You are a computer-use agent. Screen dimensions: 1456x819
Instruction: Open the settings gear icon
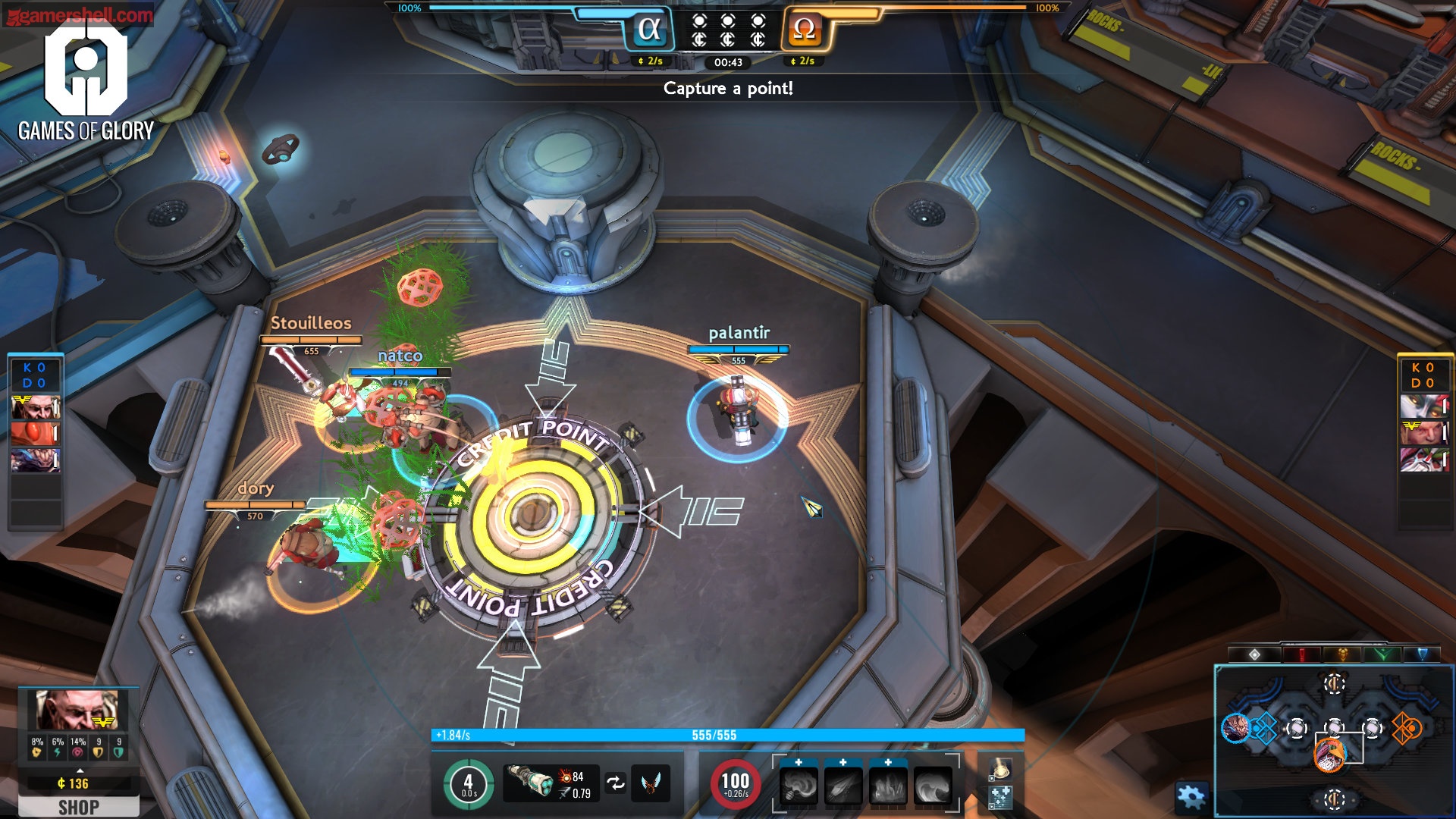tap(1190, 796)
